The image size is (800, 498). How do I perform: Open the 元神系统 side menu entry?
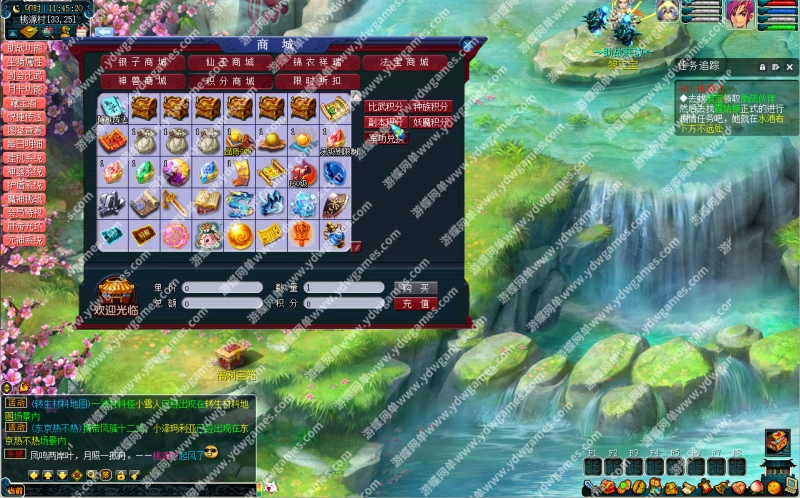(x=26, y=240)
